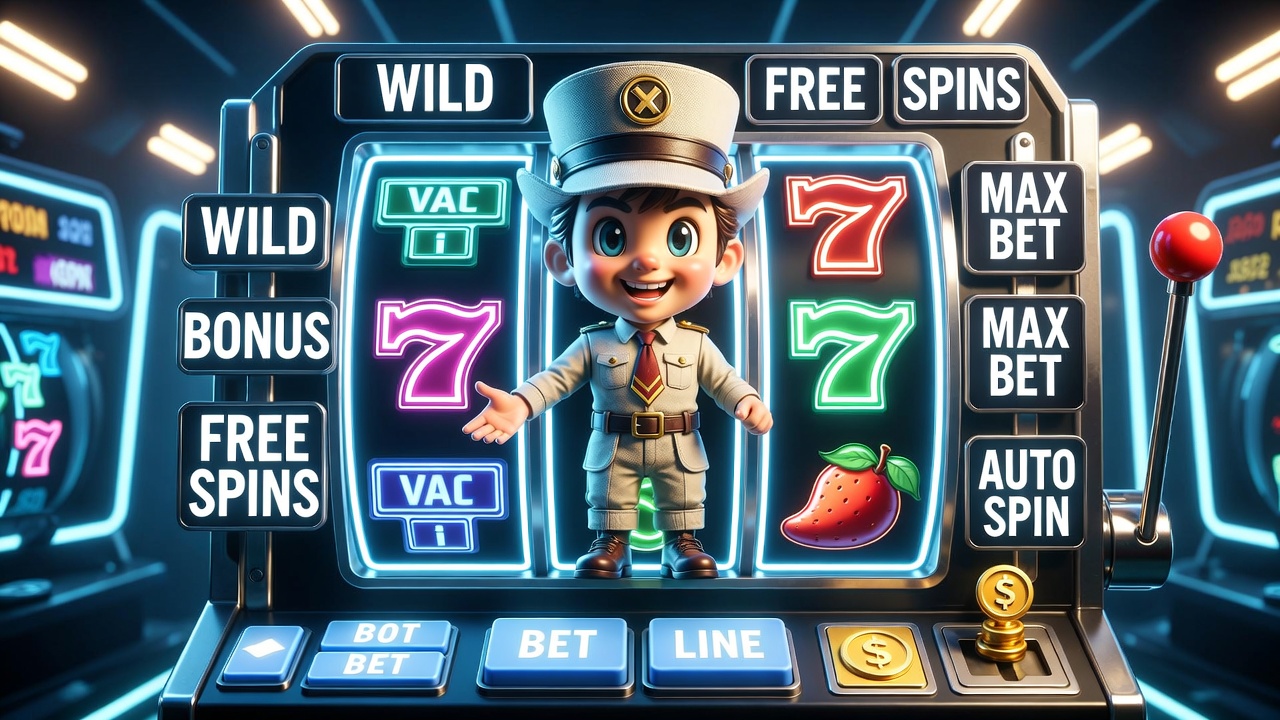Viewport: 1280px width, 720px height.
Task: Tap the flat yellow dollar coin button
Action: [874, 655]
